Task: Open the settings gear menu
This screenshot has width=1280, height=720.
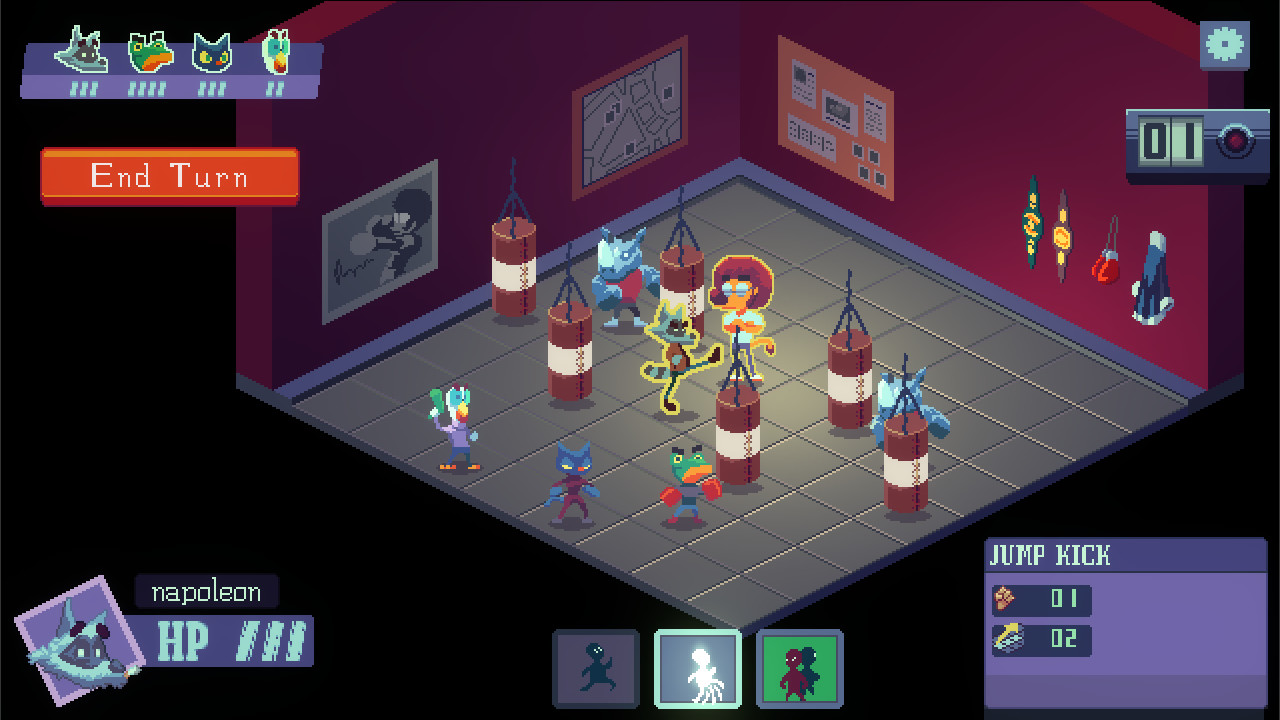Action: tap(1224, 45)
